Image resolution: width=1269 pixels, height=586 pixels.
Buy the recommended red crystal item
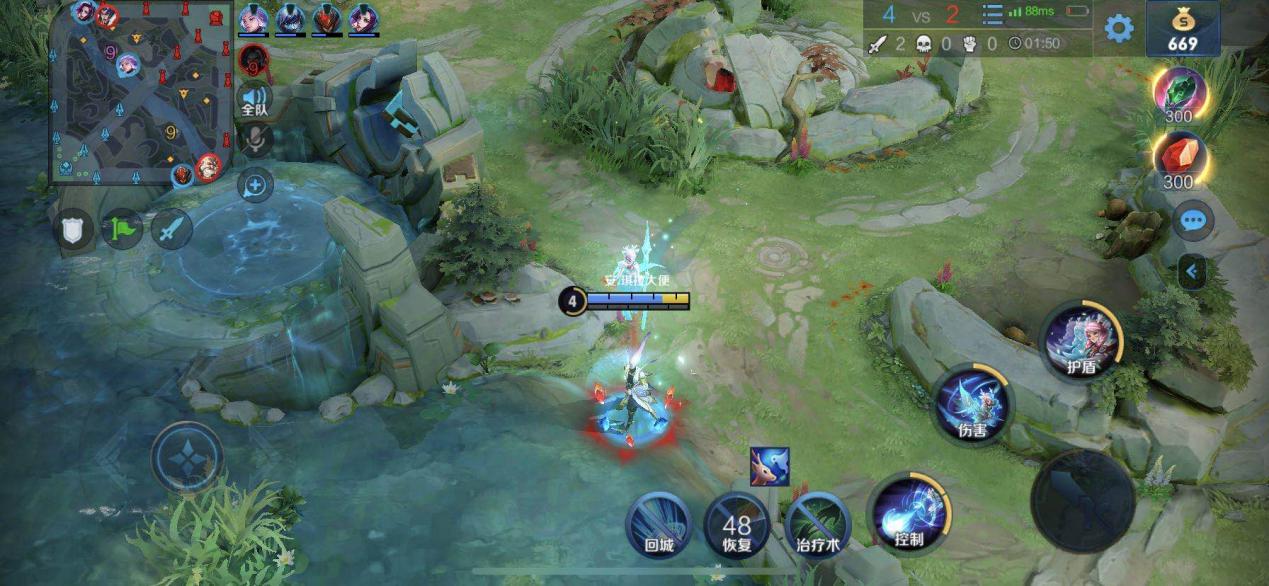click(x=1180, y=158)
